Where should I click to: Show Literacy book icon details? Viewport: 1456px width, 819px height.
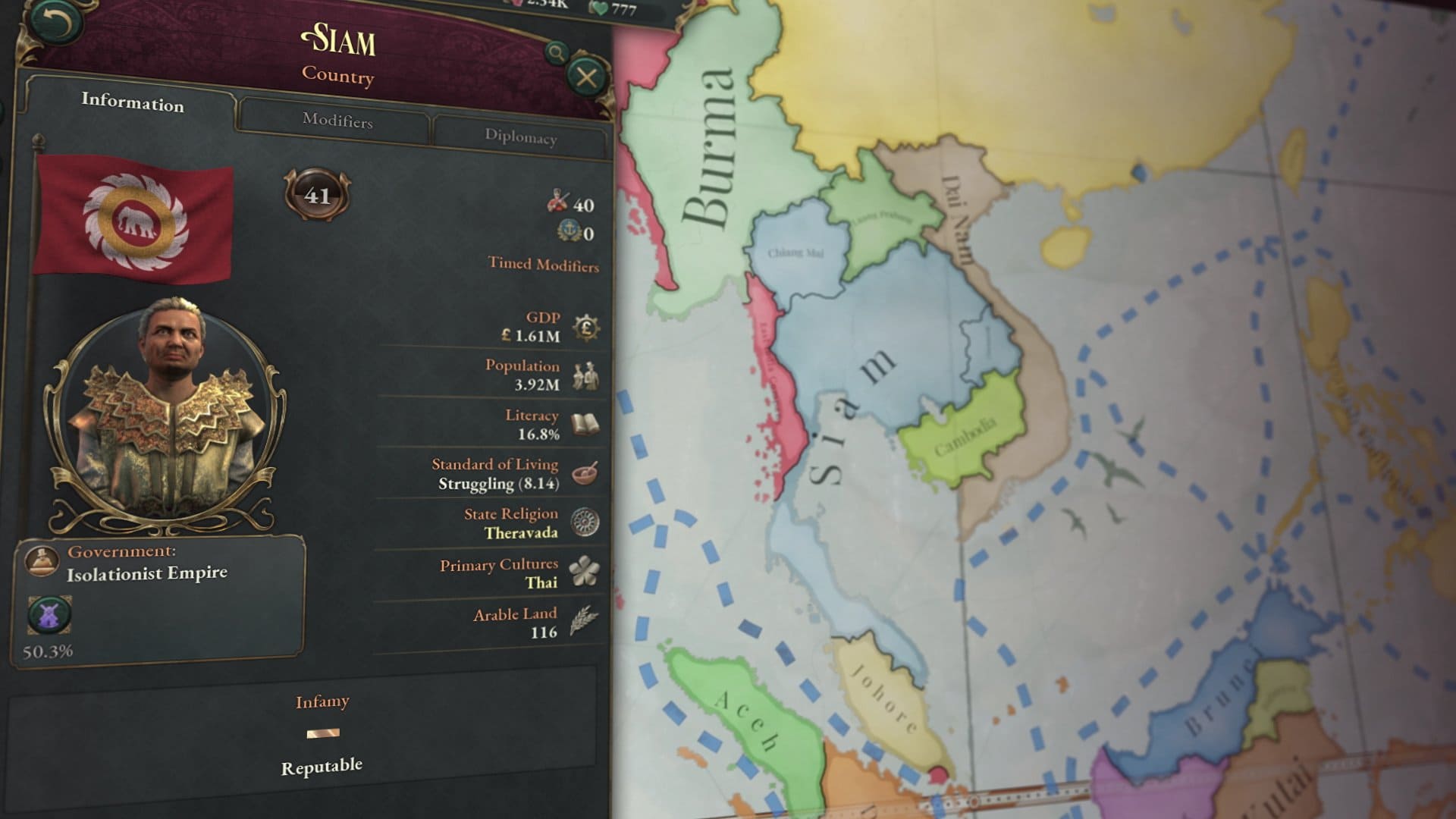click(x=585, y=425)
